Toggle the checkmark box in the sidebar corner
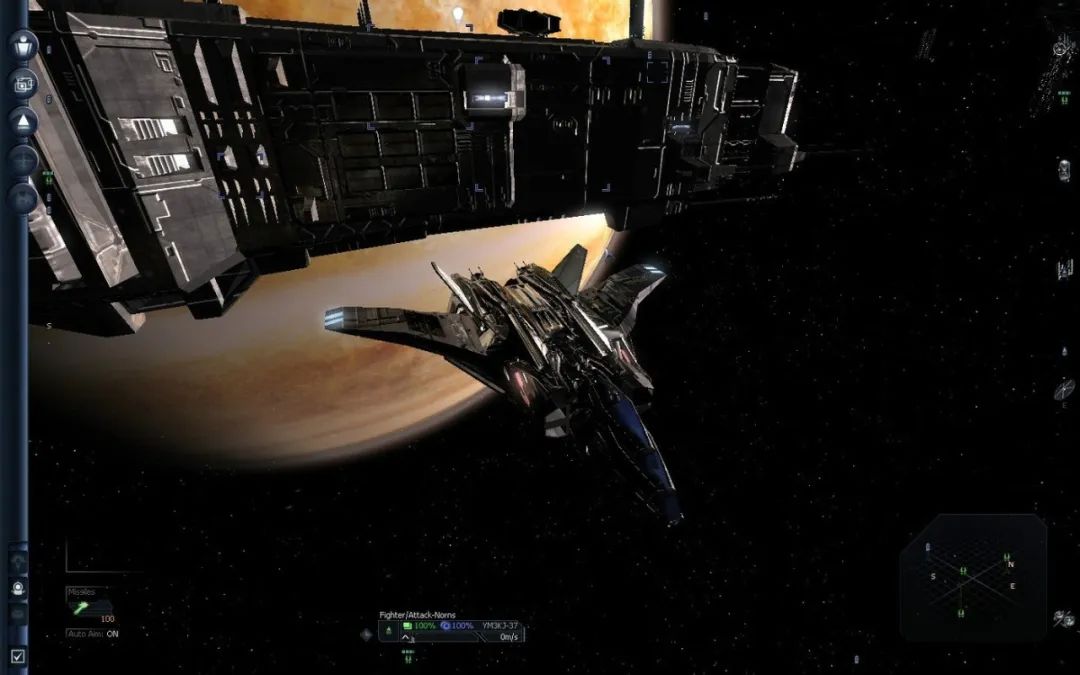Image resolution: width=1080 pixels, height=675 pixels. pos(18,656)
